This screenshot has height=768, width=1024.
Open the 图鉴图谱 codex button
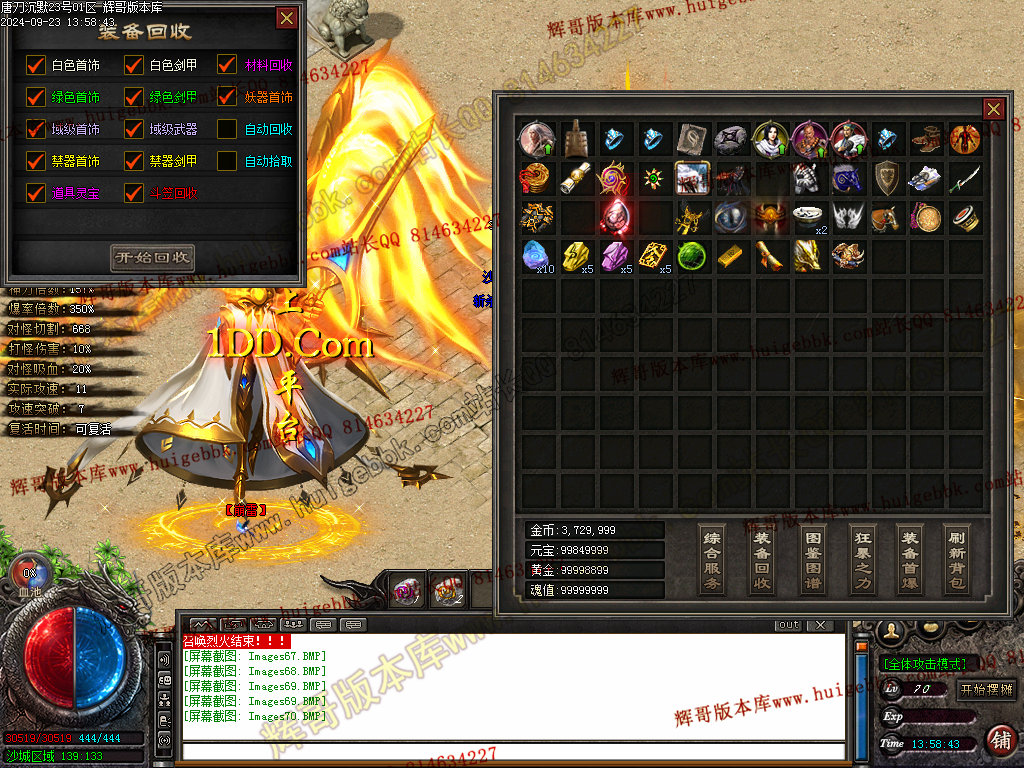[x=813, y=559]
